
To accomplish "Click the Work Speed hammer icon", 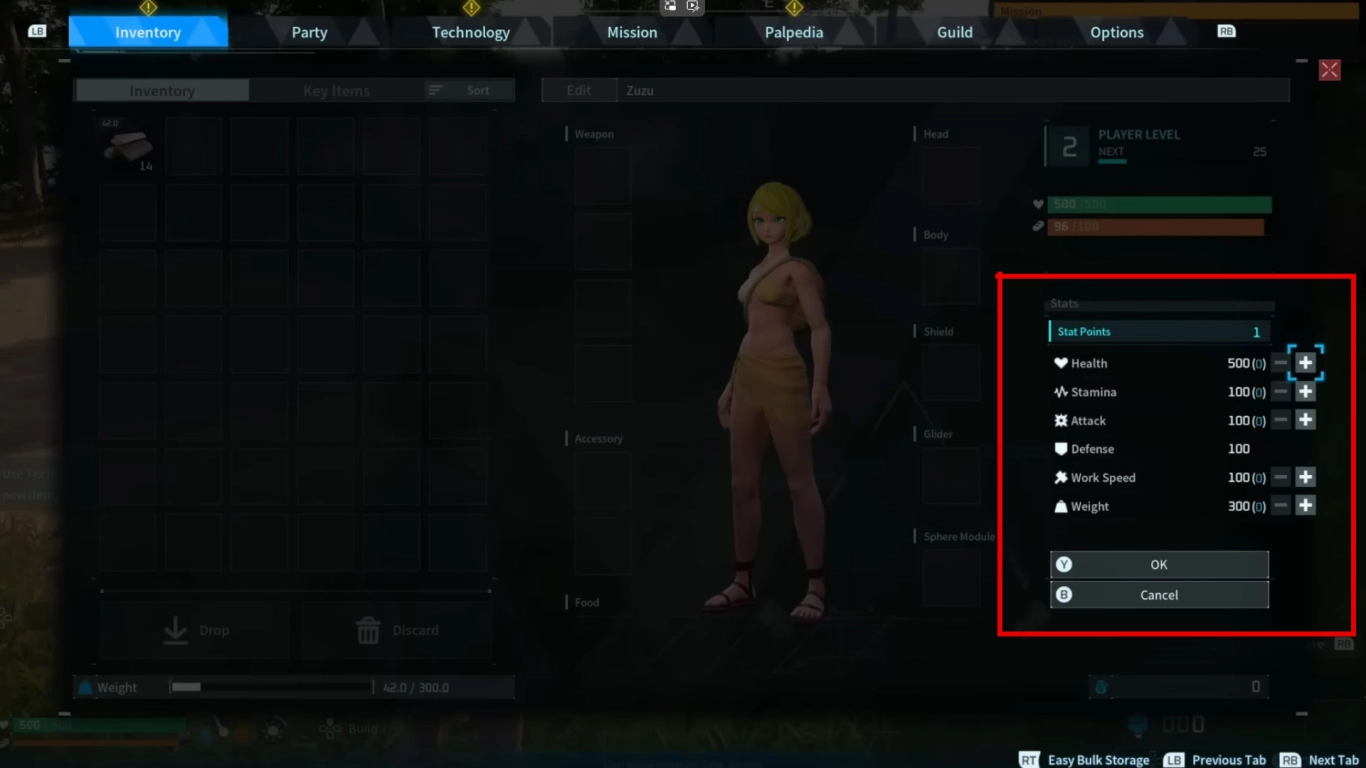I will click(1063, 477).
